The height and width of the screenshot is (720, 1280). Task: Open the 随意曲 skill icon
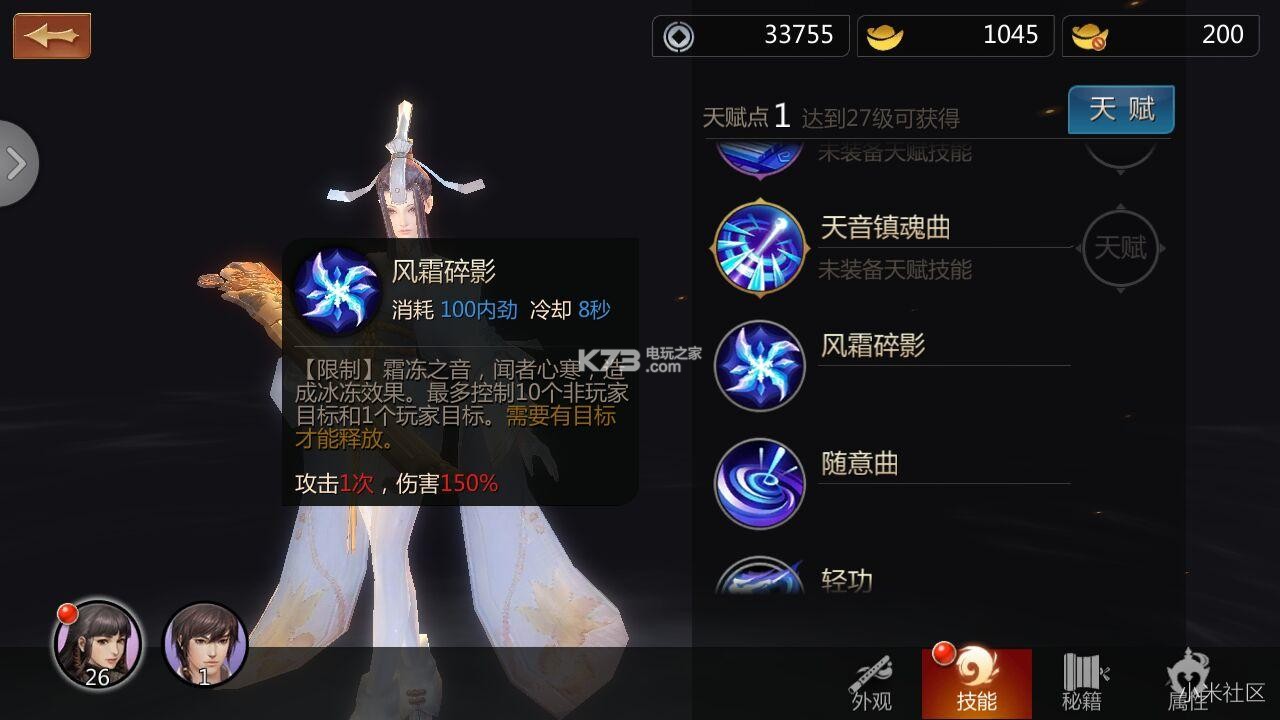click(x=759, y=483)
